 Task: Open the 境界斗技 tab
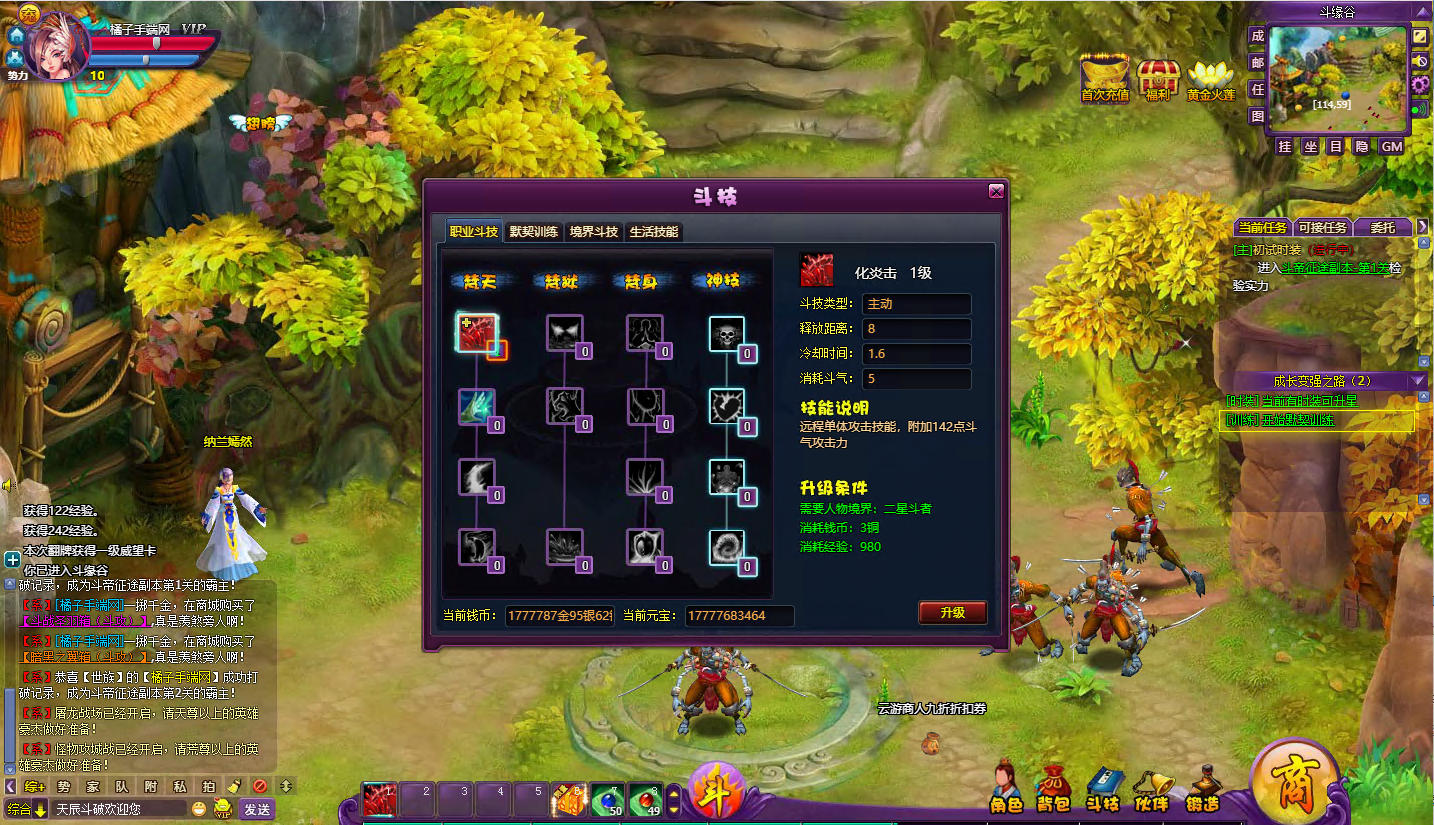click(x=594, y=232)
